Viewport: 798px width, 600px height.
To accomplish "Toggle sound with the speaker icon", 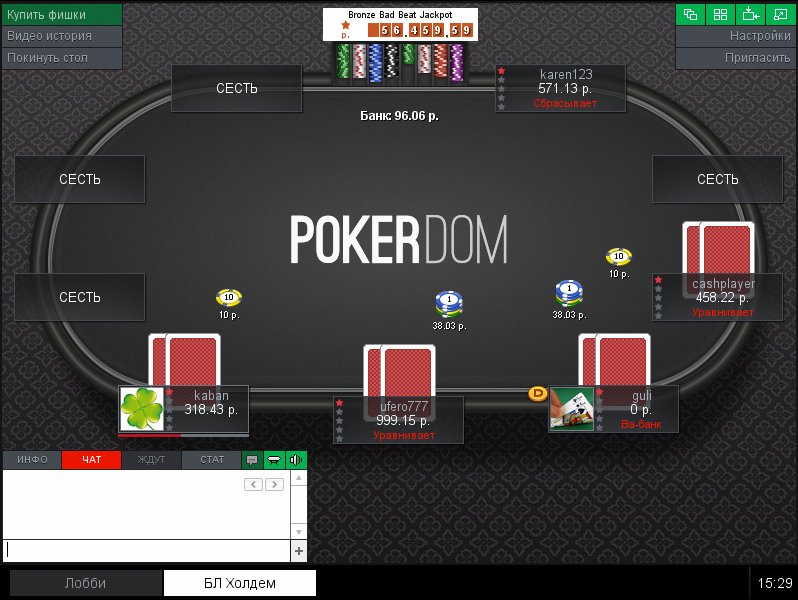I will (x=295, y=460).
